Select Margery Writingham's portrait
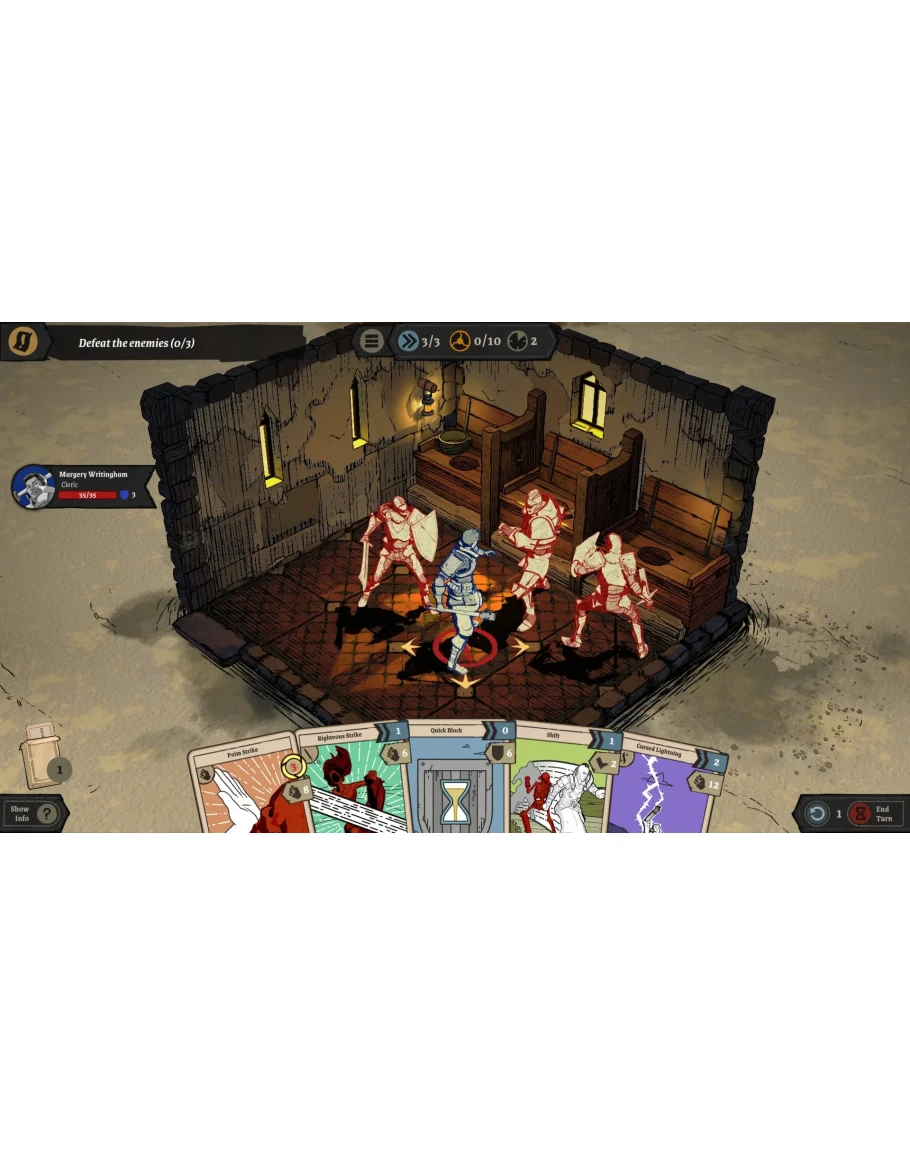The height and width of the screenshot is (1155, 910). click(33, 487)
